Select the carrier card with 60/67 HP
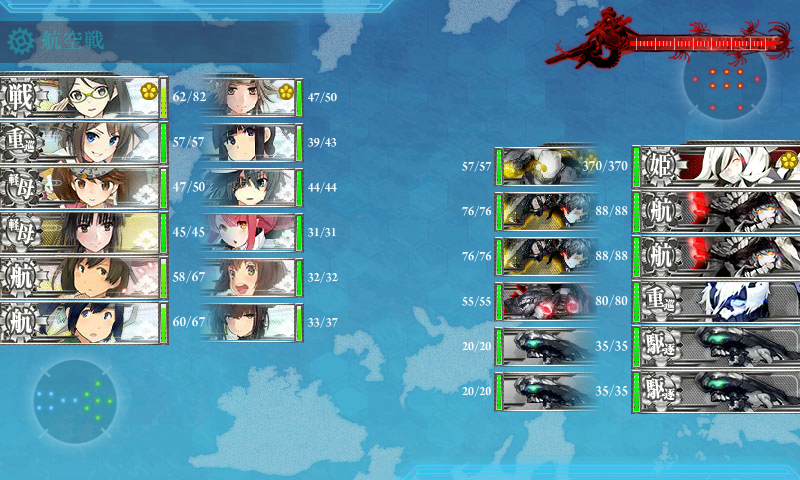This screenshot has width=800, height=480. tap(84, 323)
